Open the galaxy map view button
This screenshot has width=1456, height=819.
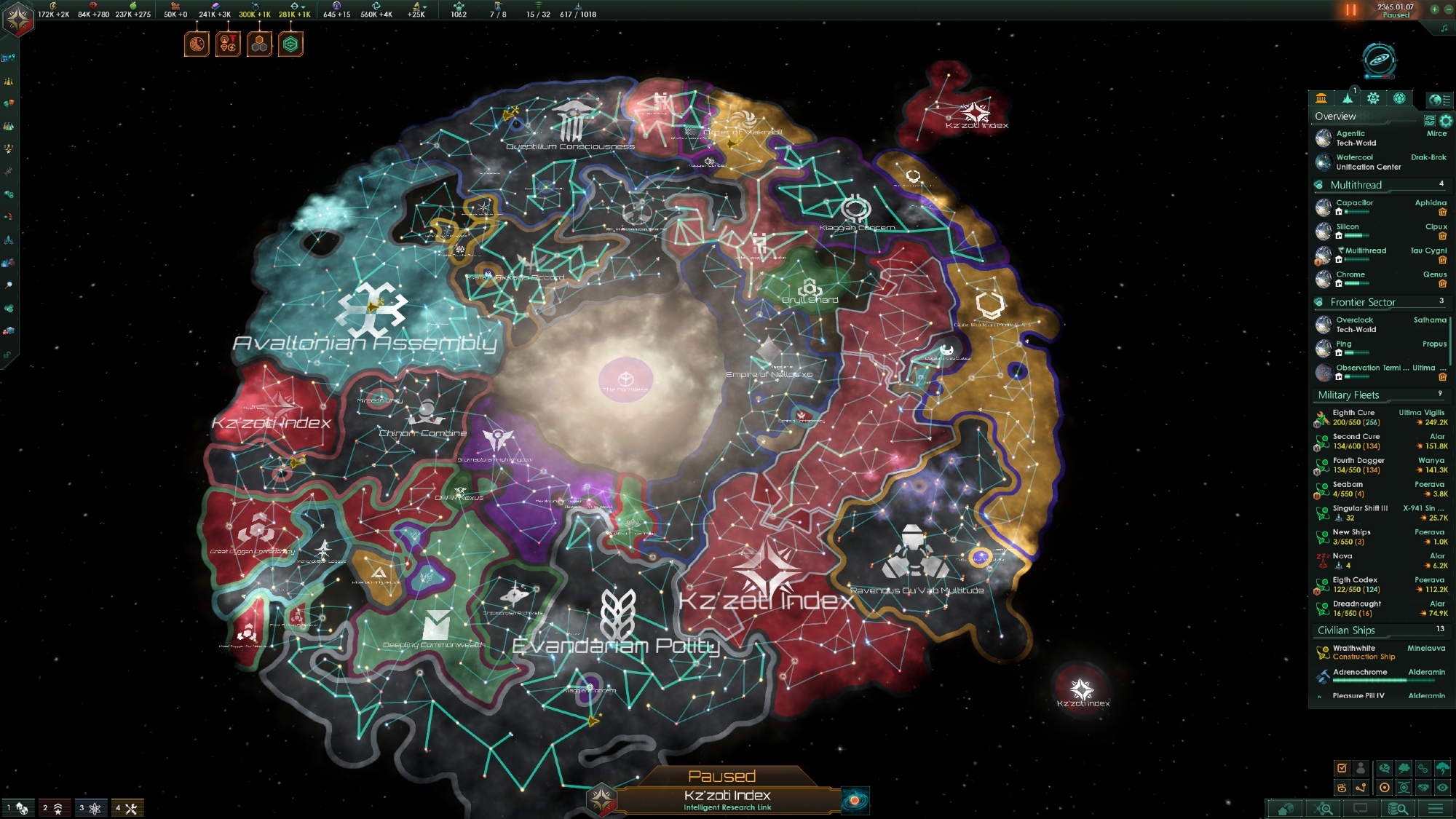click(x=1378, y=60)
